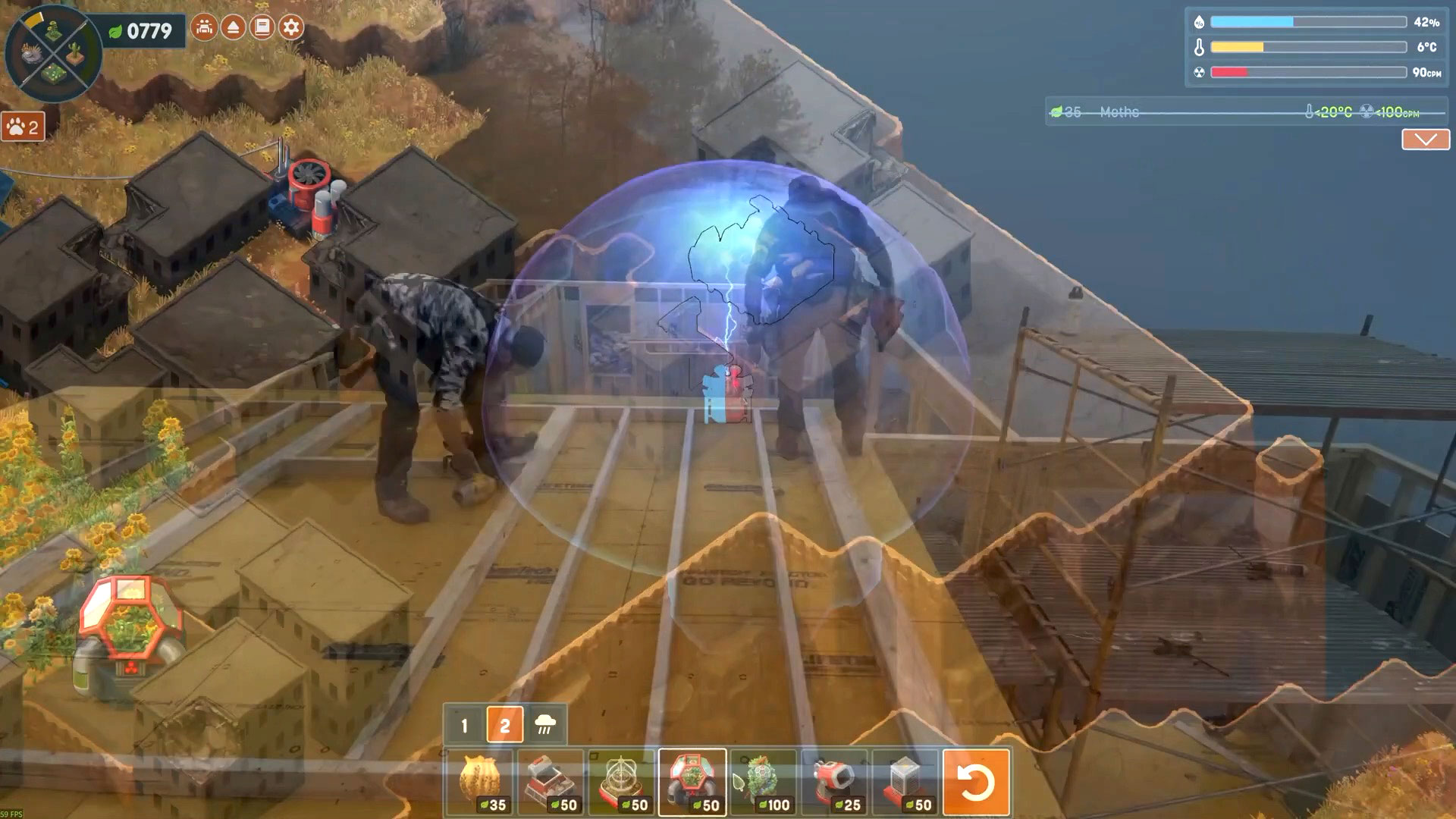Pick the red hexagonal greenhouse building

(x=692, y=782)
